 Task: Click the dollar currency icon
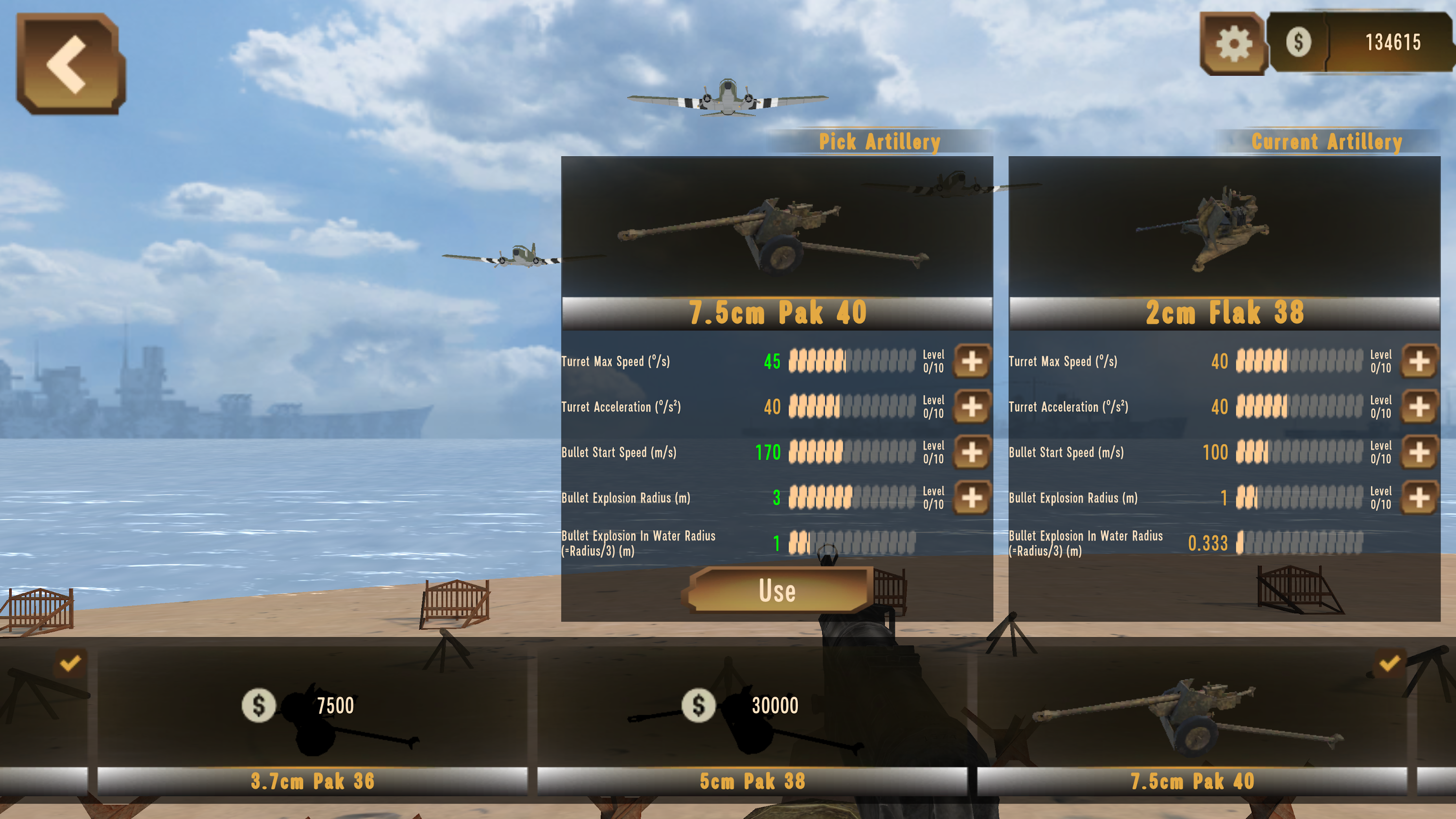click(x=1299, y=43)
